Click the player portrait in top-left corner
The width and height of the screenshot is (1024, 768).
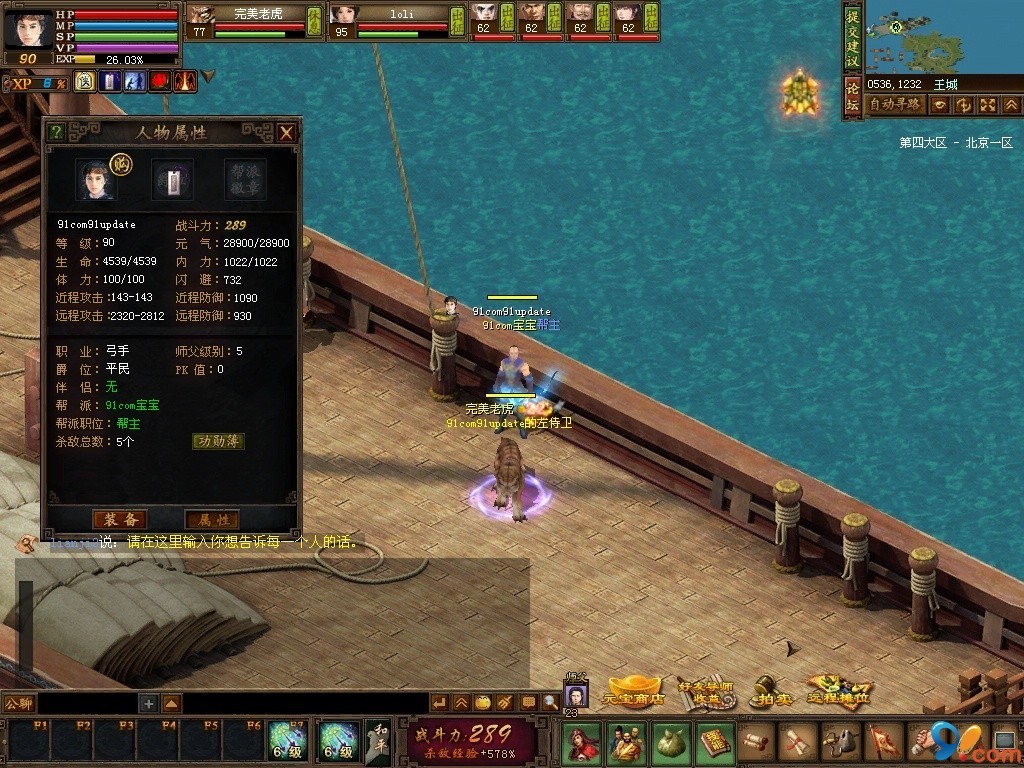(27, 27)
